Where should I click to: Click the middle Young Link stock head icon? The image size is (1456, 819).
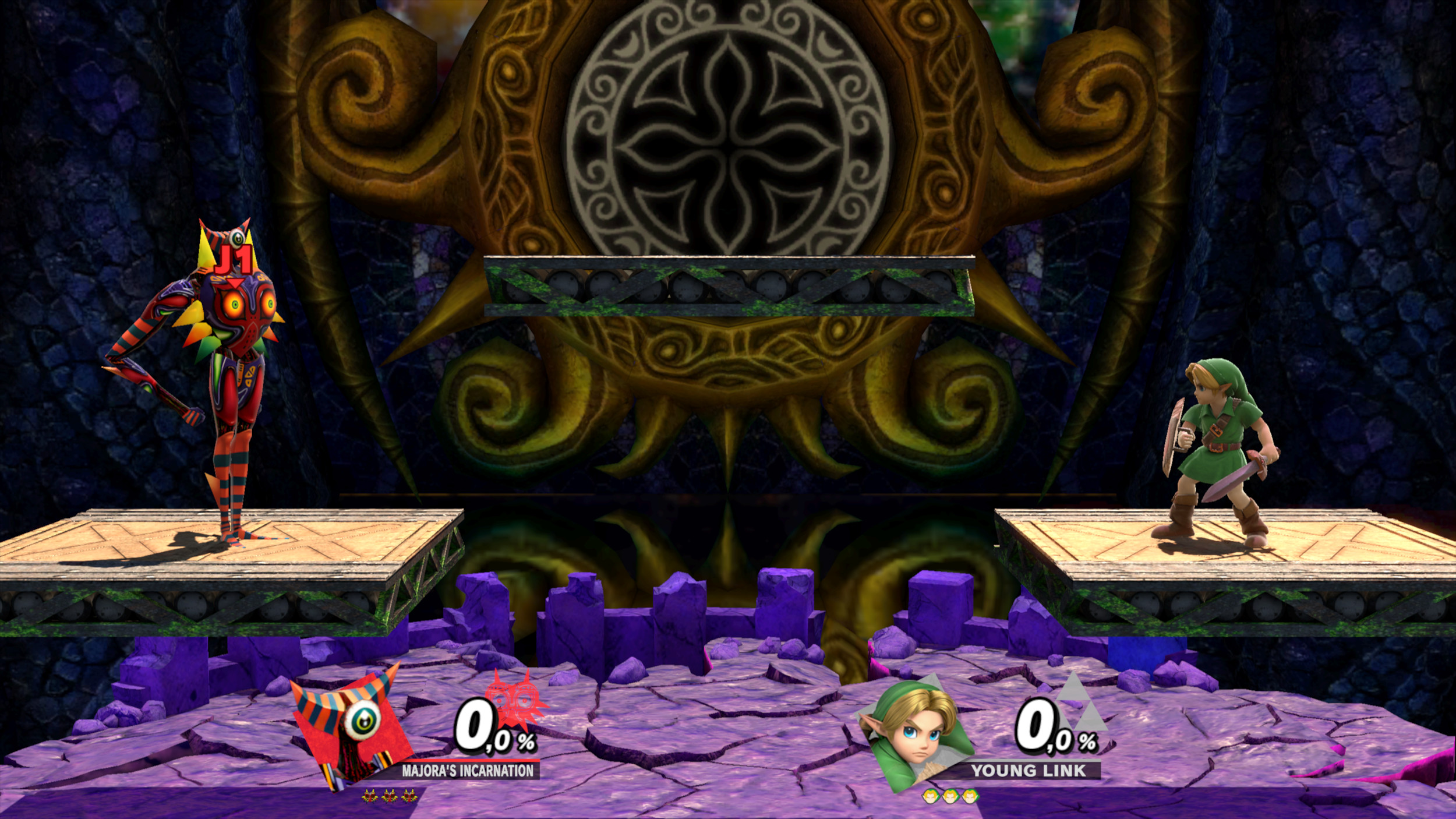(951, 797)
